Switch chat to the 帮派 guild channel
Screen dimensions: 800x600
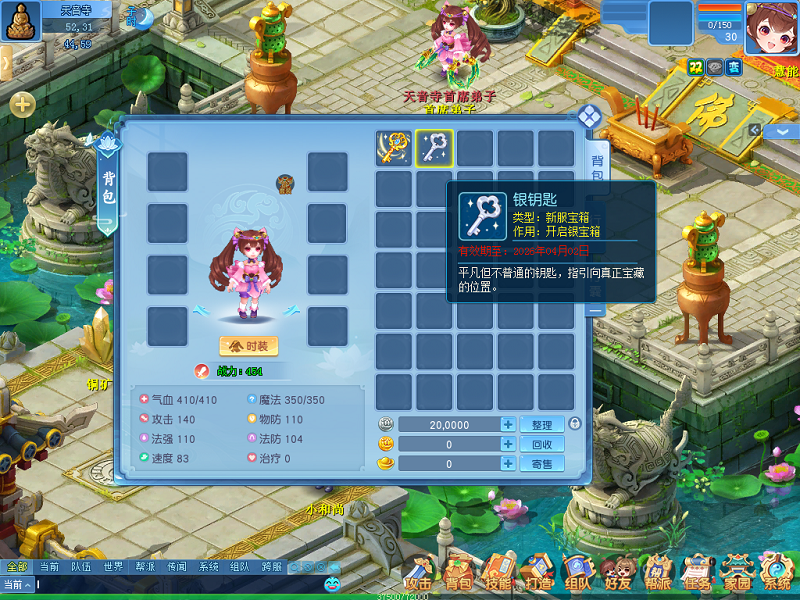(145, 567)
